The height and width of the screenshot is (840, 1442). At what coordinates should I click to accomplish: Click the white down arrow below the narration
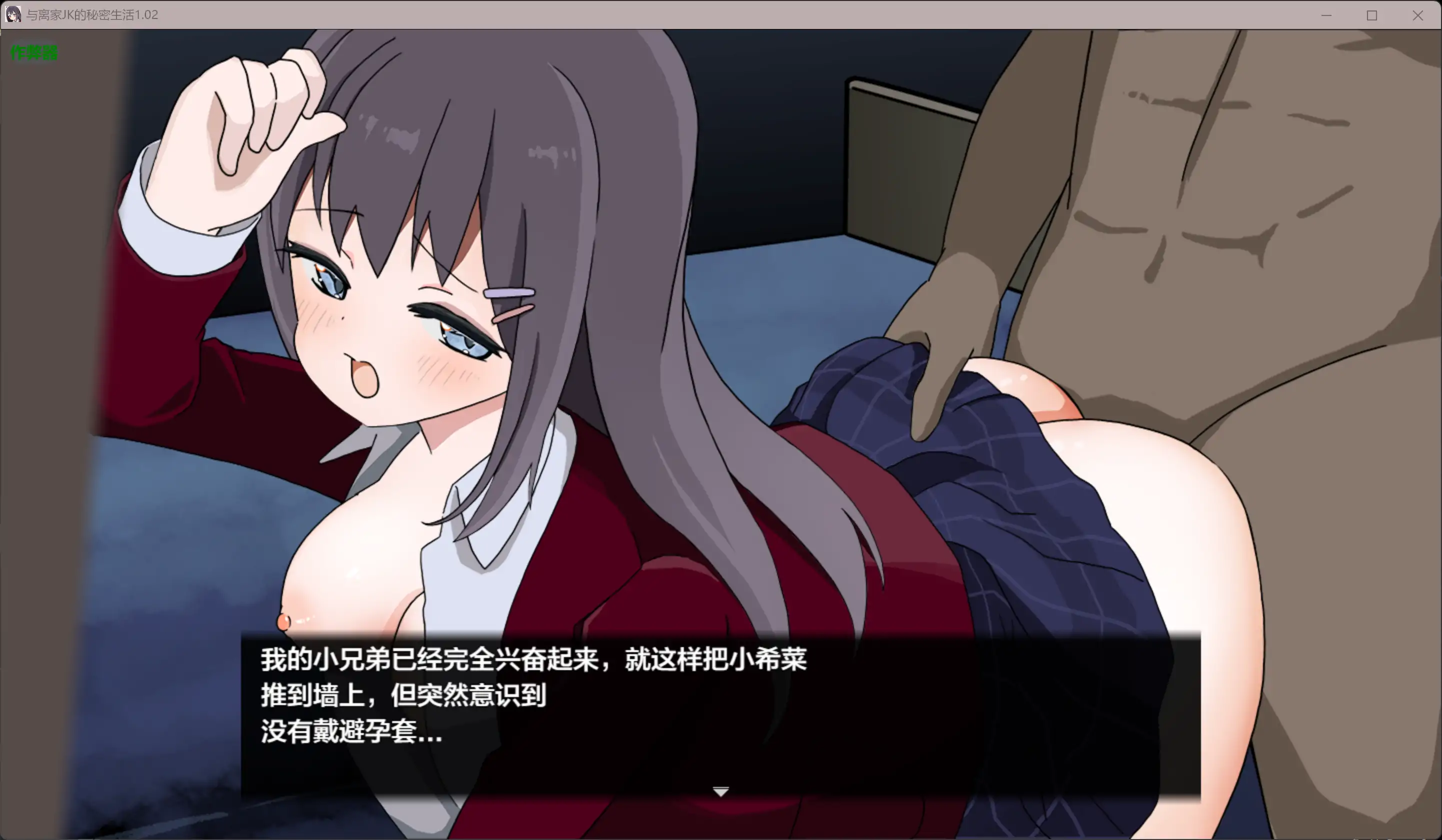click(x=720, y=792)
